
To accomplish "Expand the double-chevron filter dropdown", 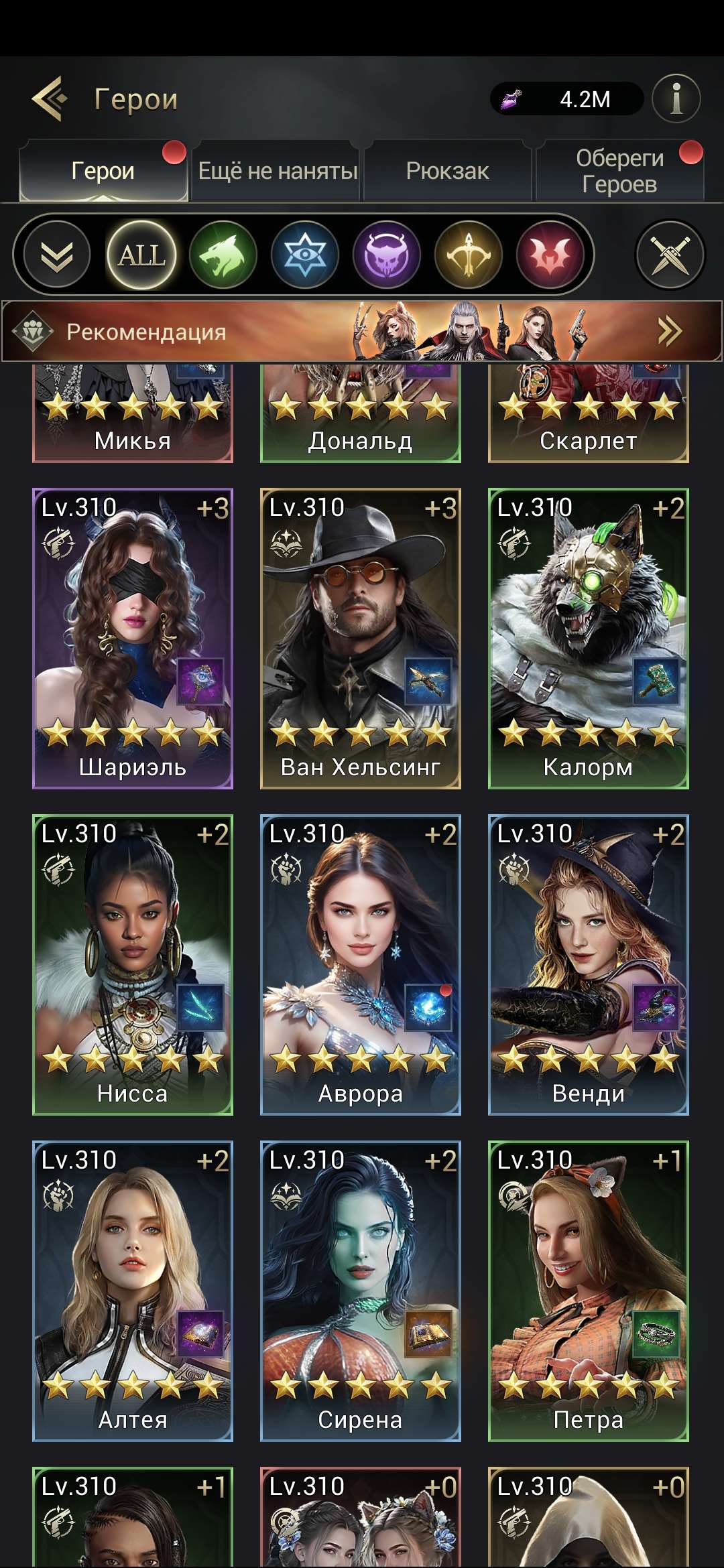I will (57, 255).
